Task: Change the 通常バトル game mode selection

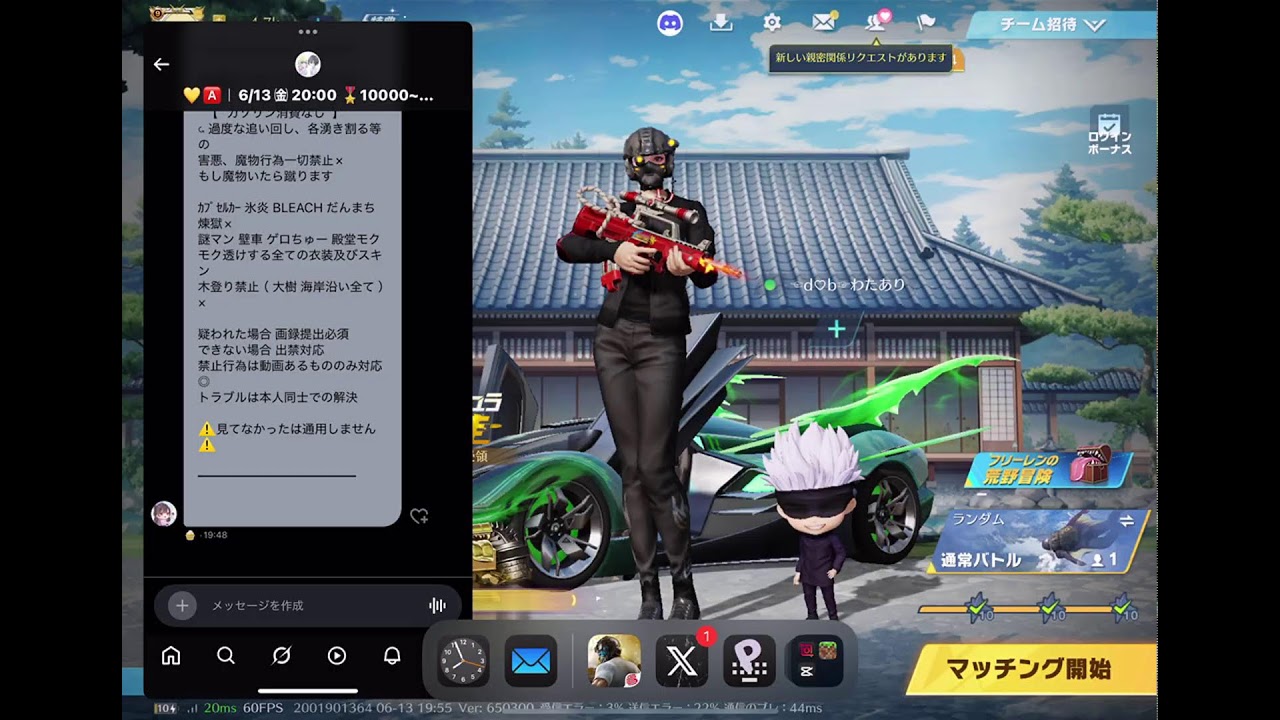Action: click(1040, 542)
